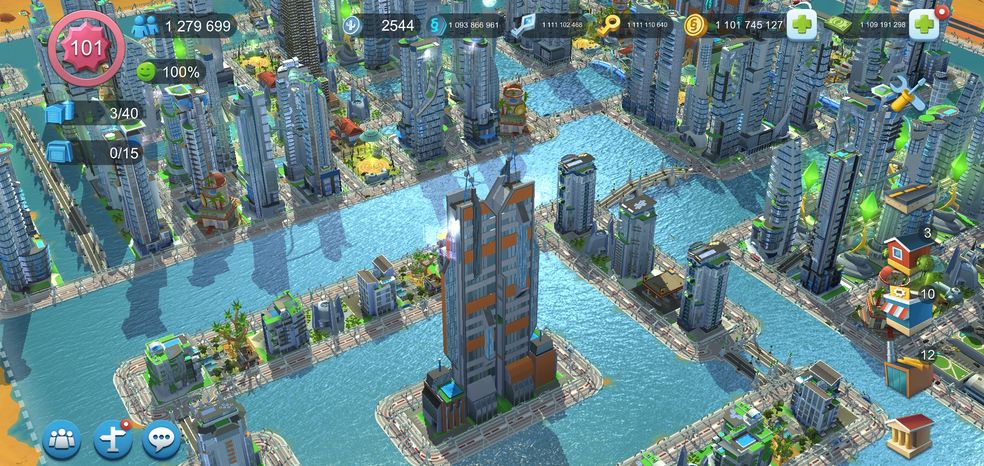The image size is (984, 466).
Task: Open the striped-awning shop building menu
Action: pyautogui.click(x=905, y=312)
